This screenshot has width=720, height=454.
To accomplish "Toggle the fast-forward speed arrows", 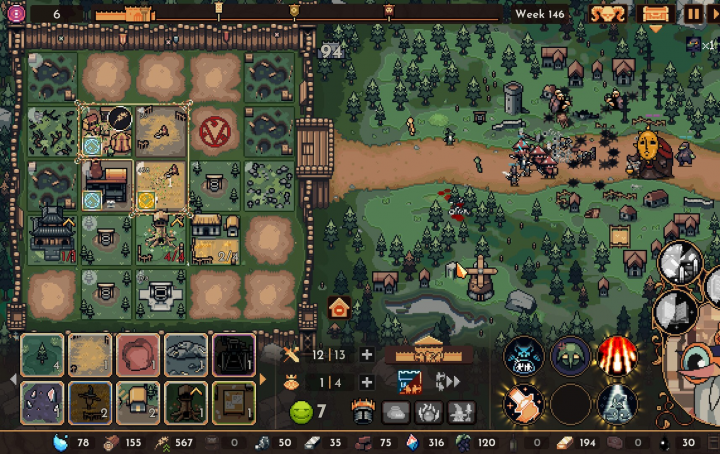I will [447, 381].
